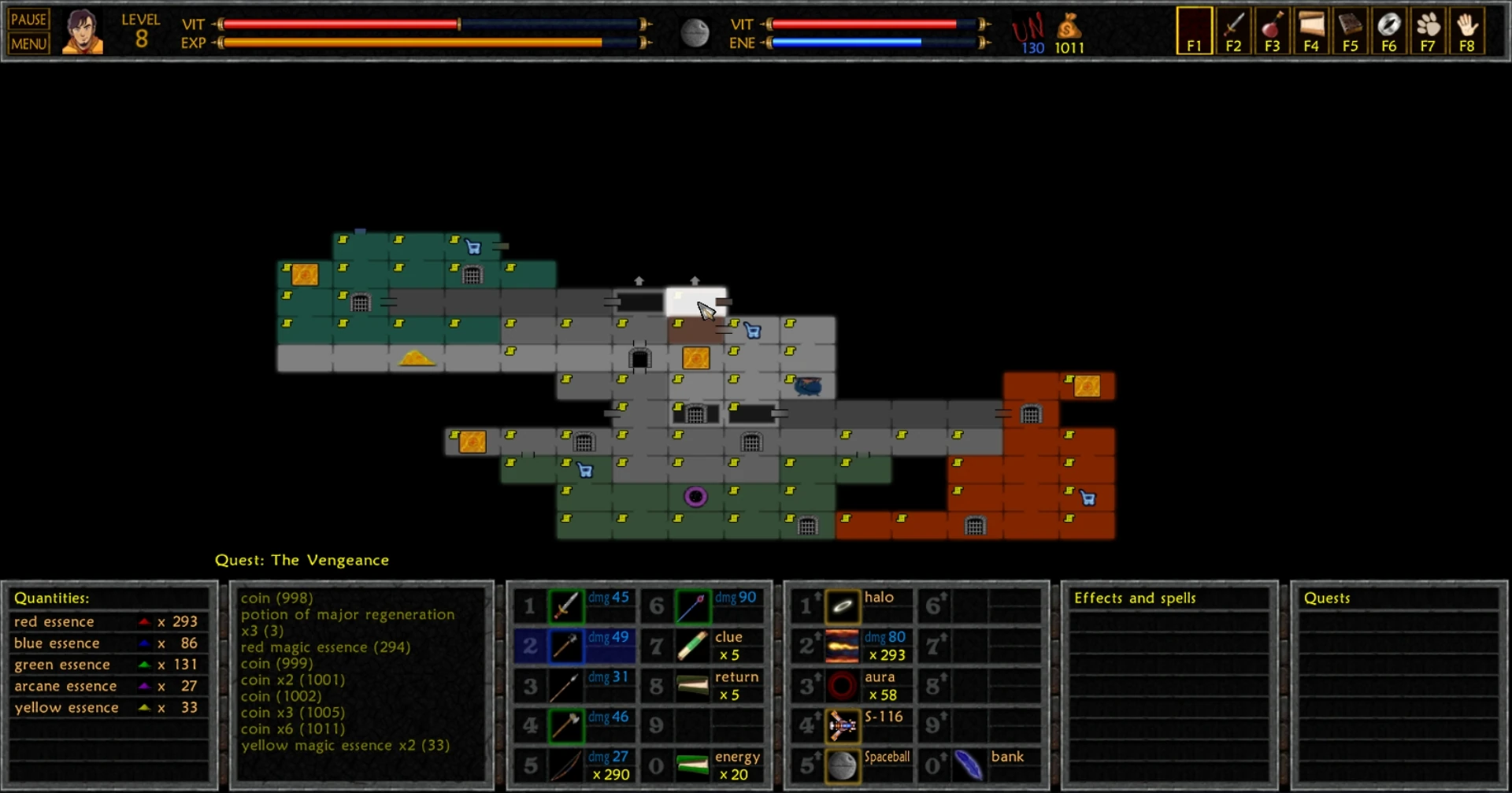Open the F7 paw print tab
This screenshot has height=793, width=1512.
(1428, 31)
